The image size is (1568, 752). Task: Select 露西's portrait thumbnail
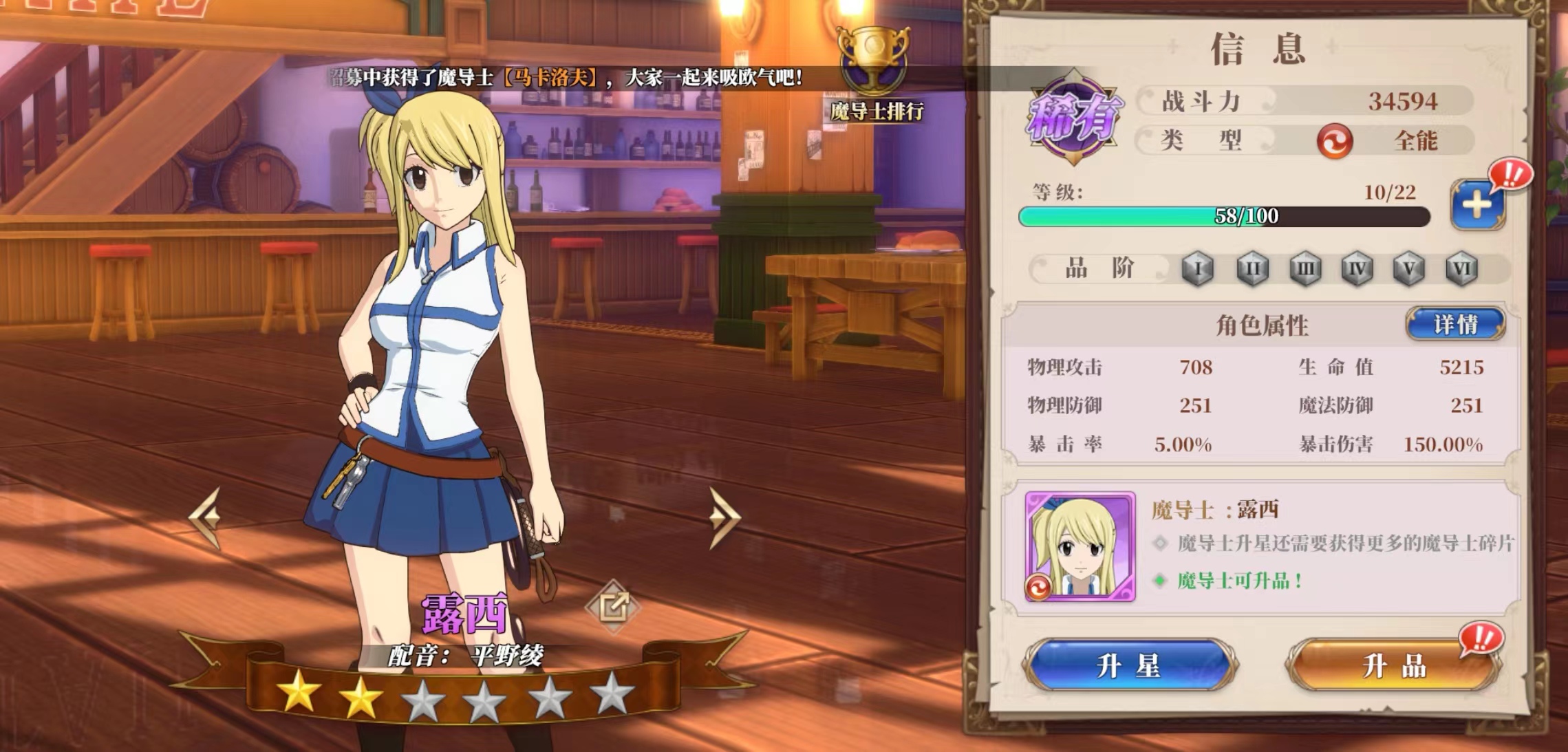[x=1080, y=546]
